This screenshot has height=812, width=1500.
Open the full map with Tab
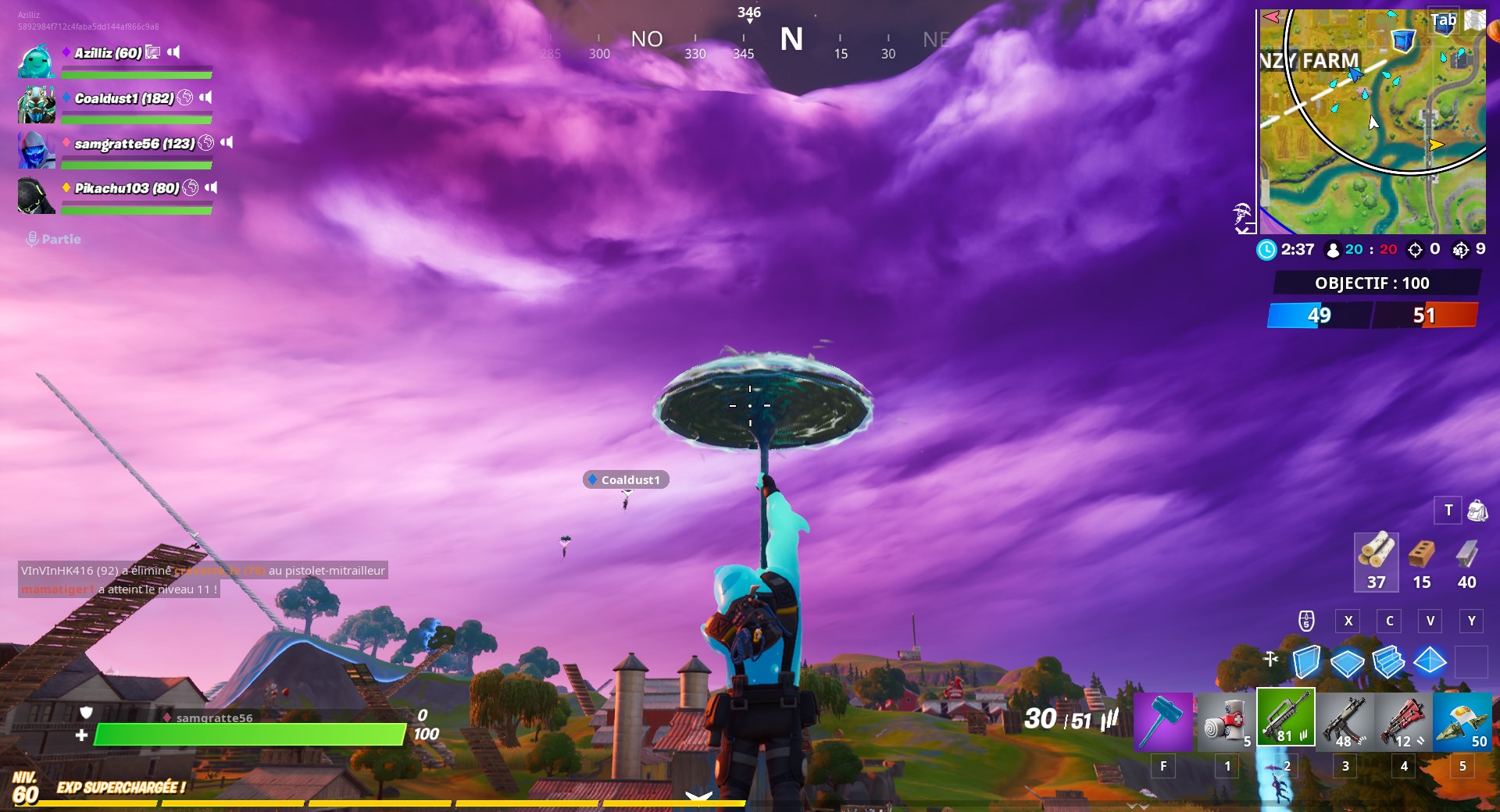1442,21
